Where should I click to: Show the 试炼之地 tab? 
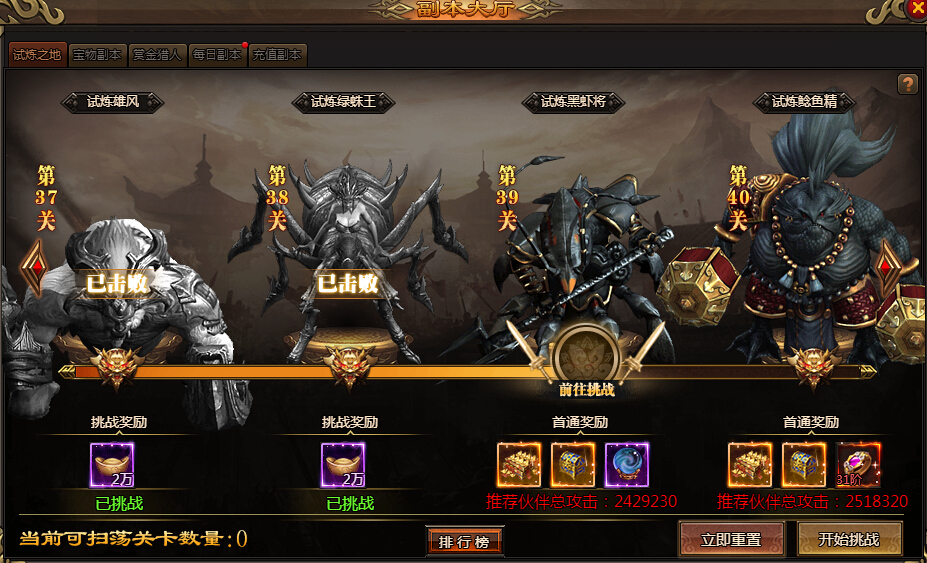[x=38, y=55]
